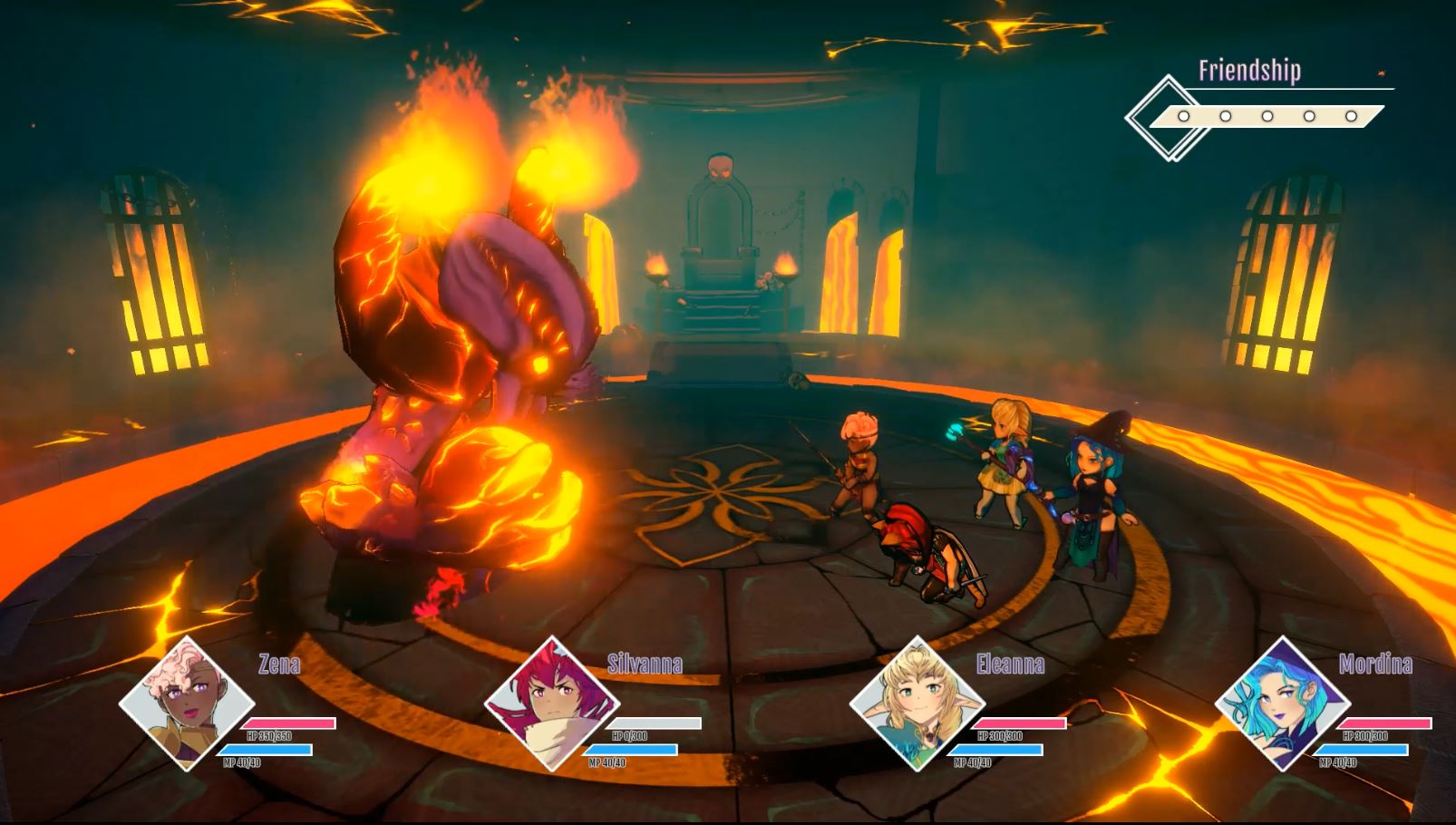Click Eleanna's elf portrait
Image resolution: width=1456 pixels, height=825 pixels.
pos(917,704)
